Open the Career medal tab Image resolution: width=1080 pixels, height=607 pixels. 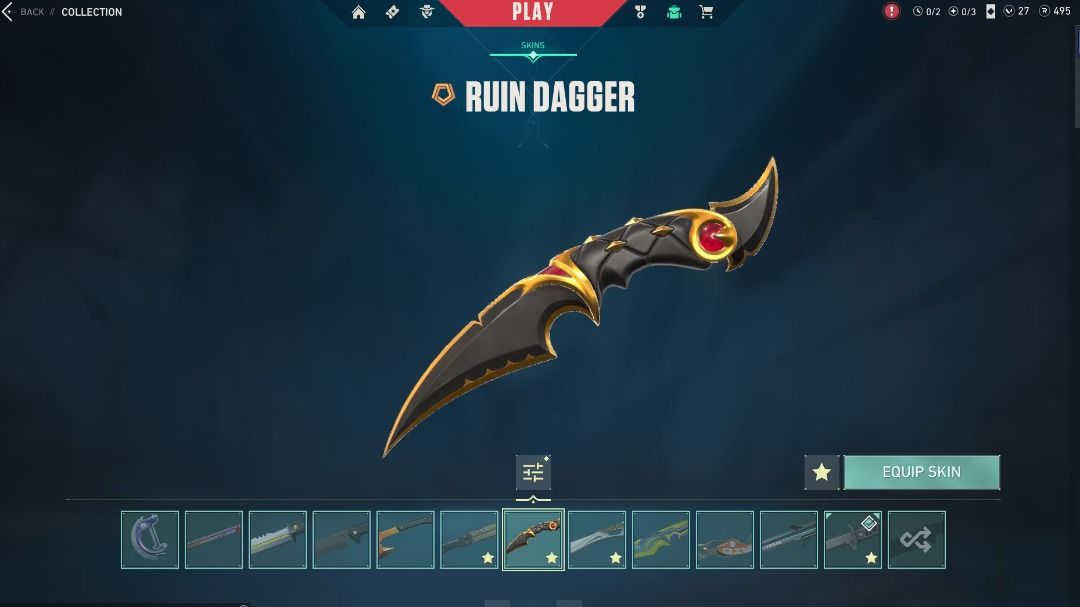641,12
